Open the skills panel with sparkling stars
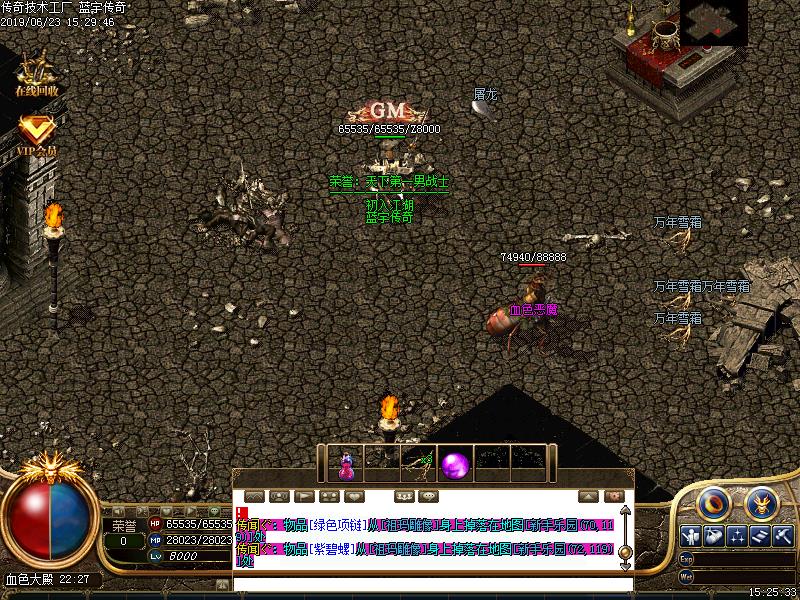This screenshot has height=600, width=800. pyautogui.click(x=737, y=536)
